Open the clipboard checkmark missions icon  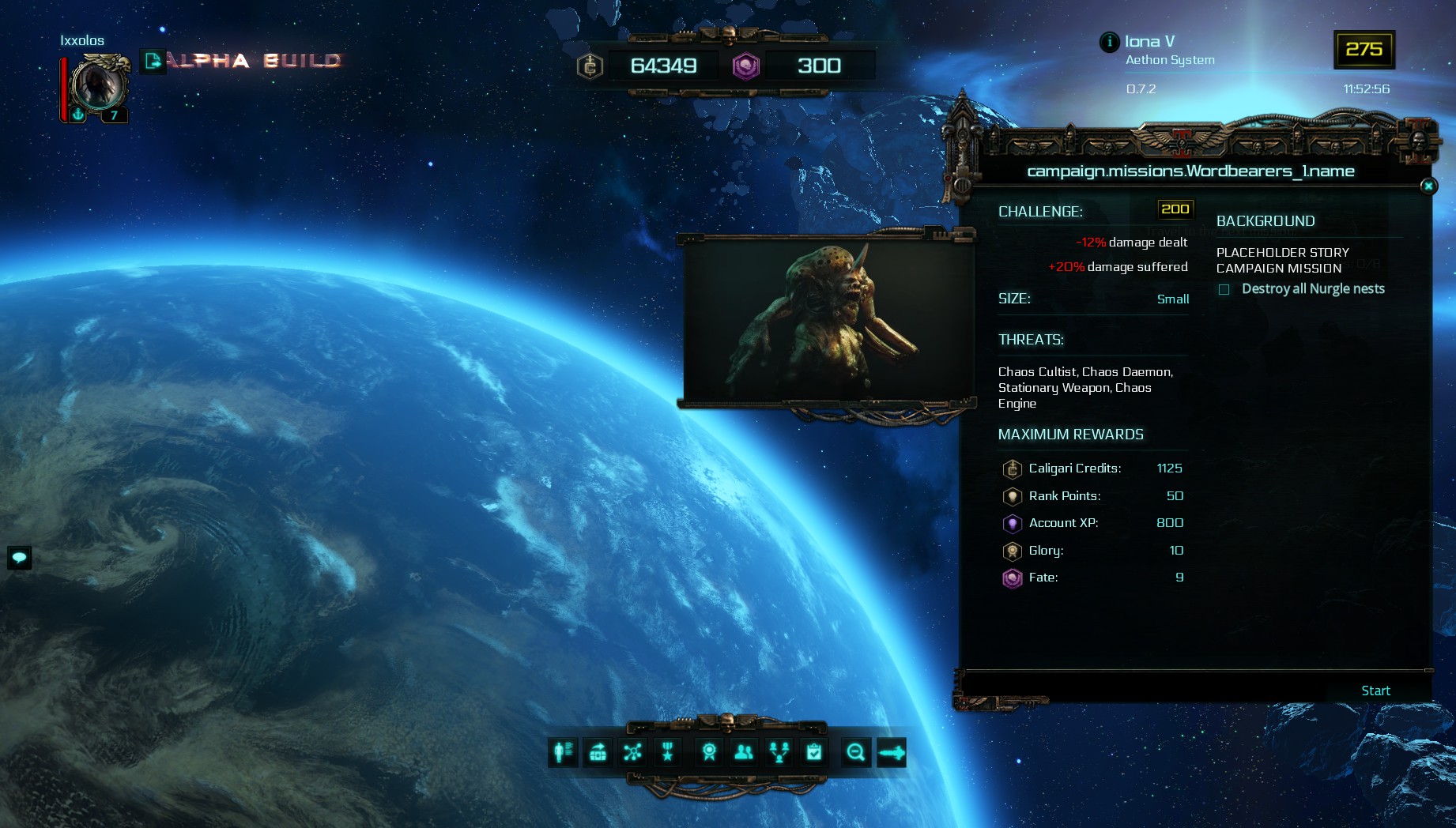pos(814,752)
